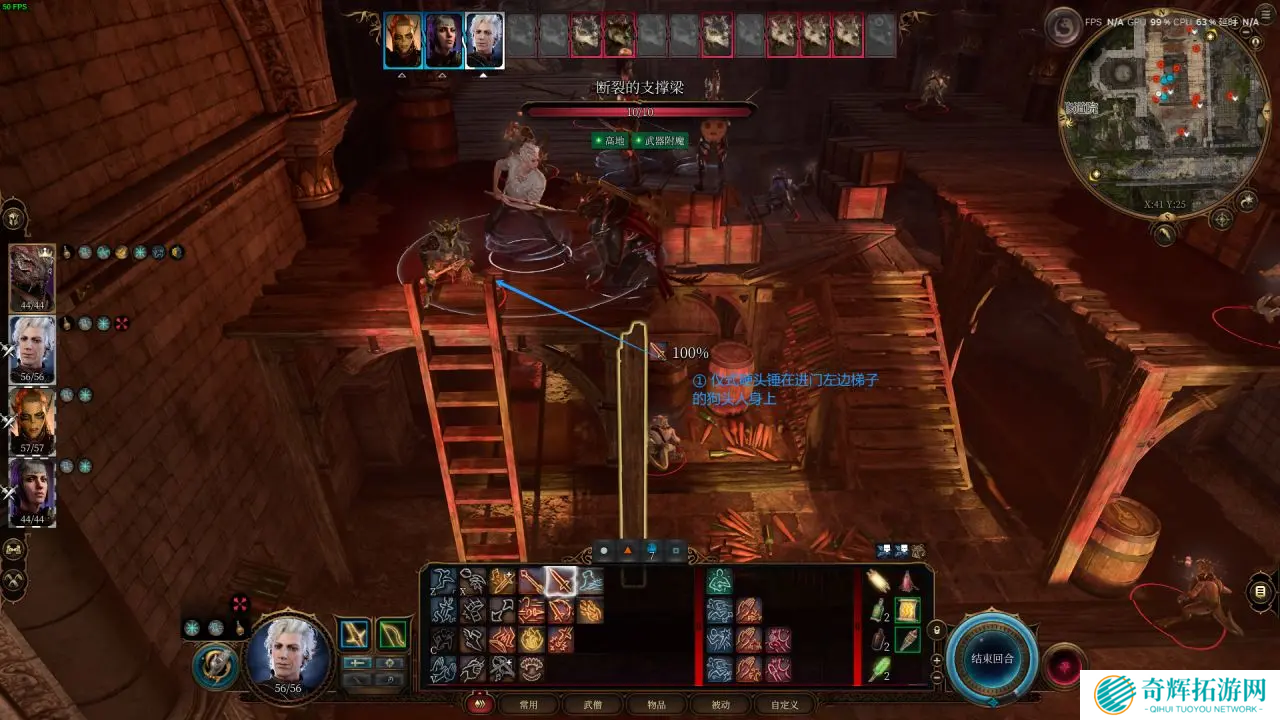This screenshot has width=1280, height=720.
Task: Click the white-haired character in turn order
Action: coord(484,40)
